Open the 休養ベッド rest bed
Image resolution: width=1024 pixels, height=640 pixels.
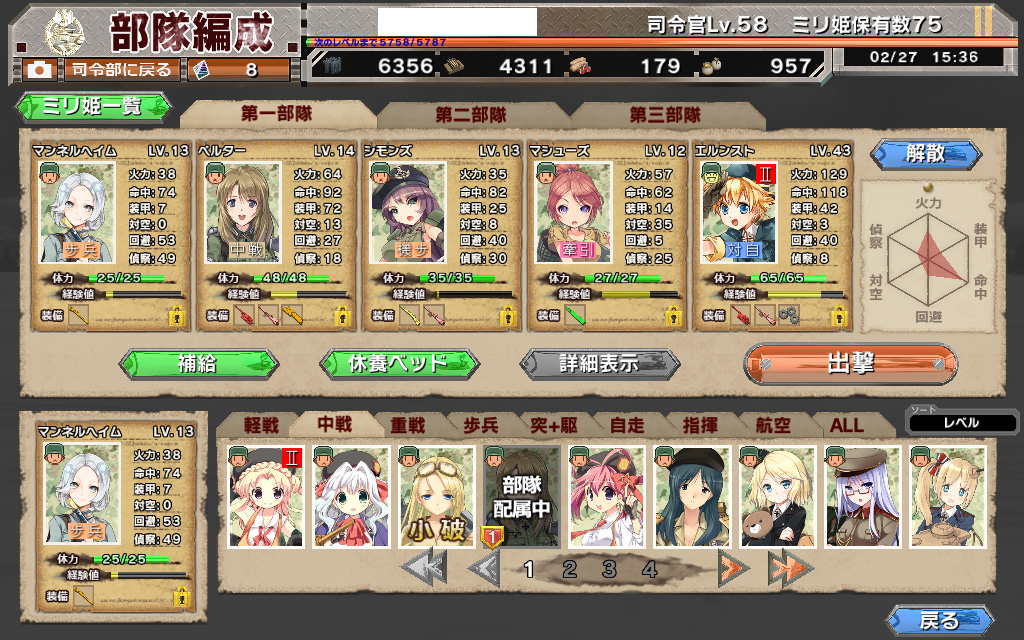point(398,363)
